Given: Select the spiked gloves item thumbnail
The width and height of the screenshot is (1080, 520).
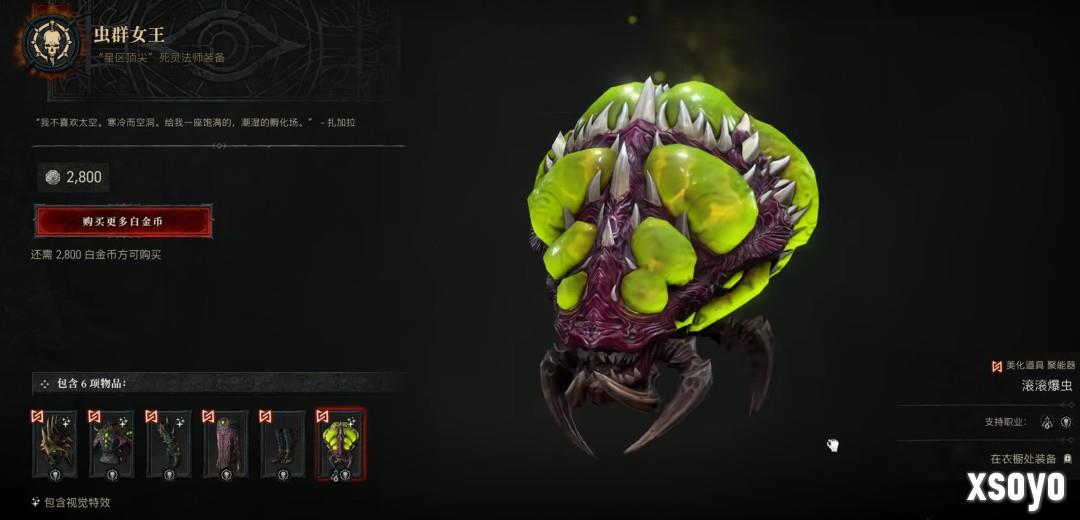Looking at the screenshot, I should point(169,445).
